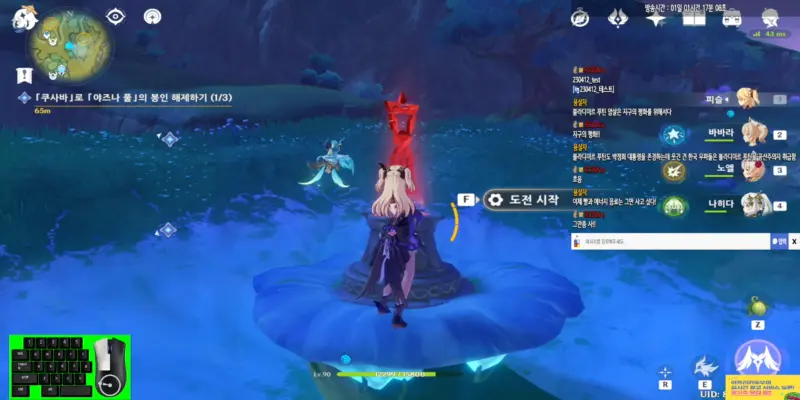Close the stream chat overlay

point(794,241)
